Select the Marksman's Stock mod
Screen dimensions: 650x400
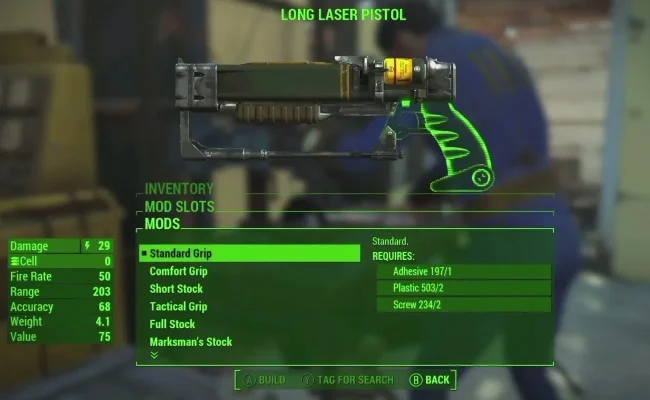pyautogui.click(x=190, y=342)
